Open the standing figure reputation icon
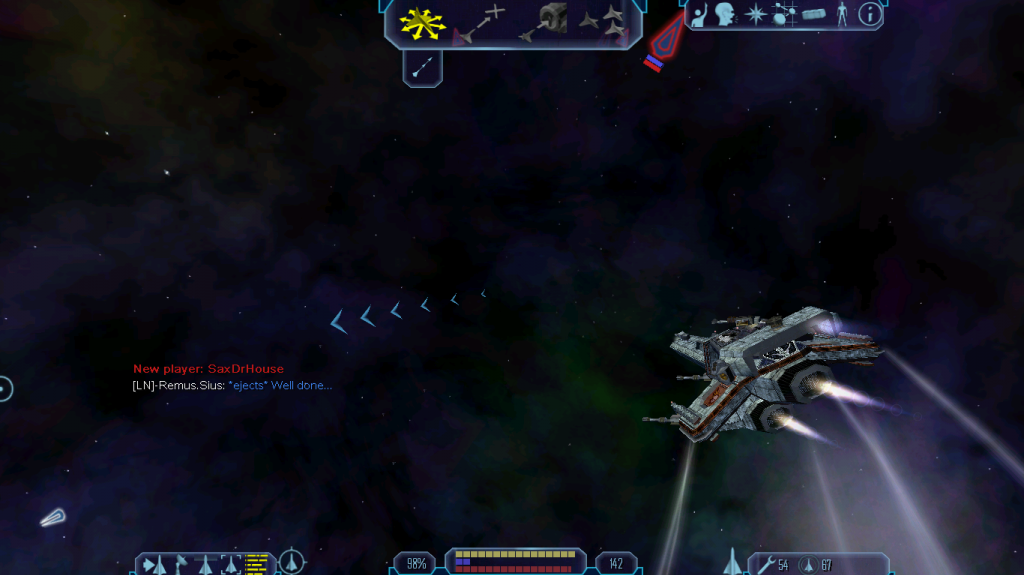 click(x=842, y=14)
